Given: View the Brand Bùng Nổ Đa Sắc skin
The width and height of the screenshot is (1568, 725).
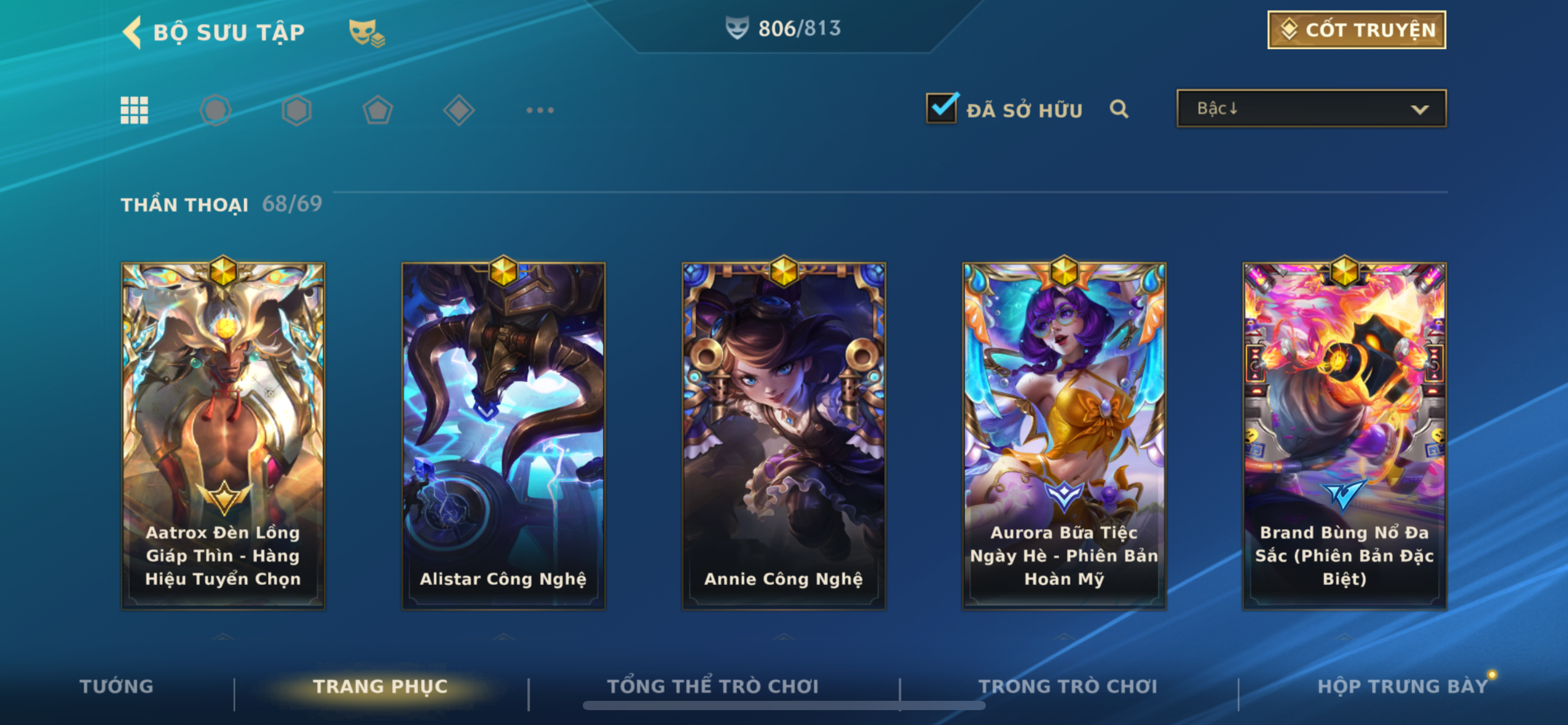Looking at the screenshot, I should [1344, 434].
